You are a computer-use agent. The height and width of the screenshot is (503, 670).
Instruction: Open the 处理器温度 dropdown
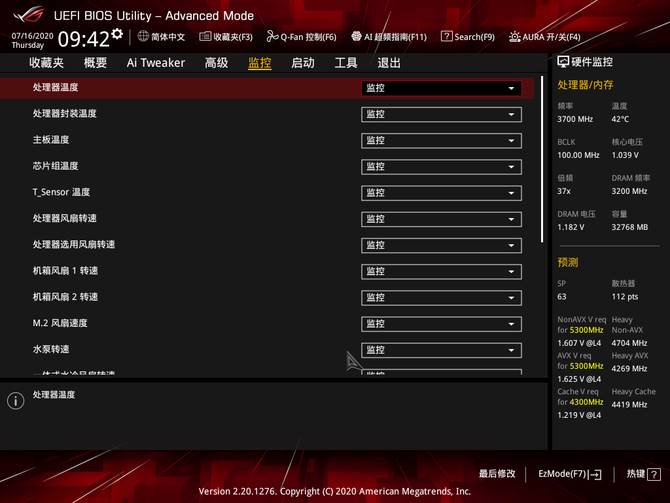click(441, 88)
